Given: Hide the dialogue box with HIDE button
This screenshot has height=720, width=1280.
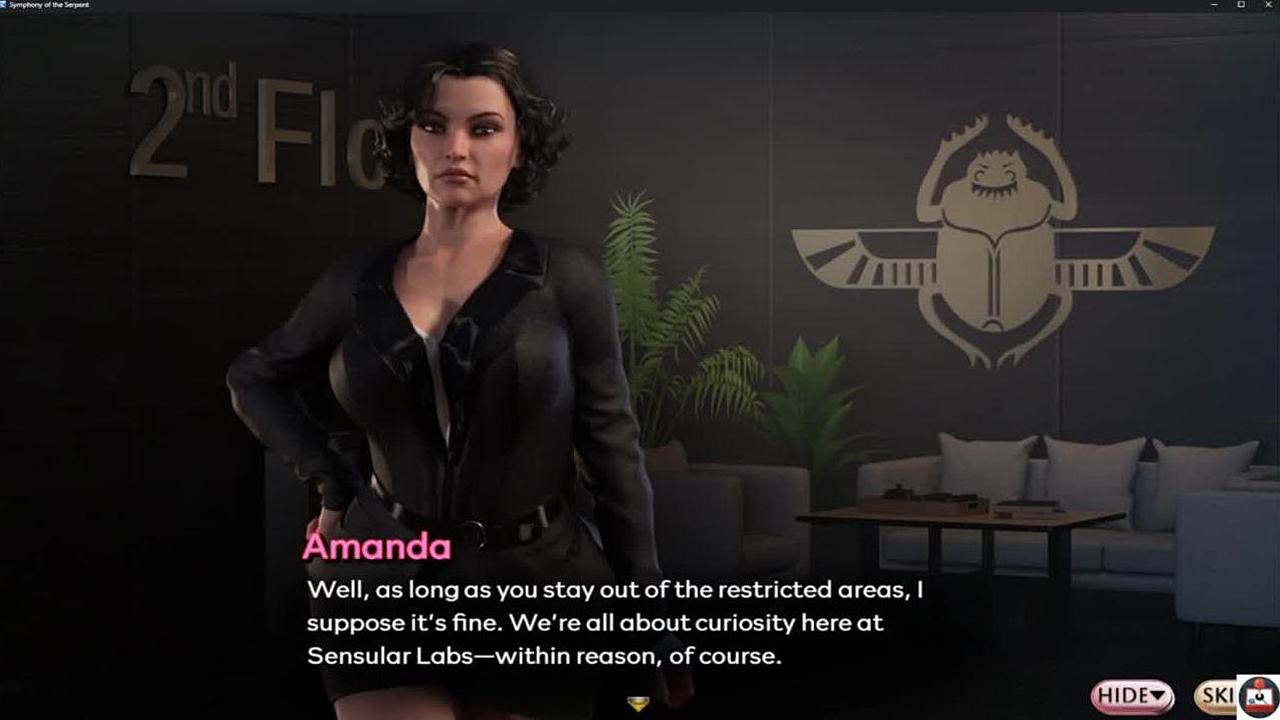Looking at the screenshot, I should pyautogui.click(x=1132, y=695).
